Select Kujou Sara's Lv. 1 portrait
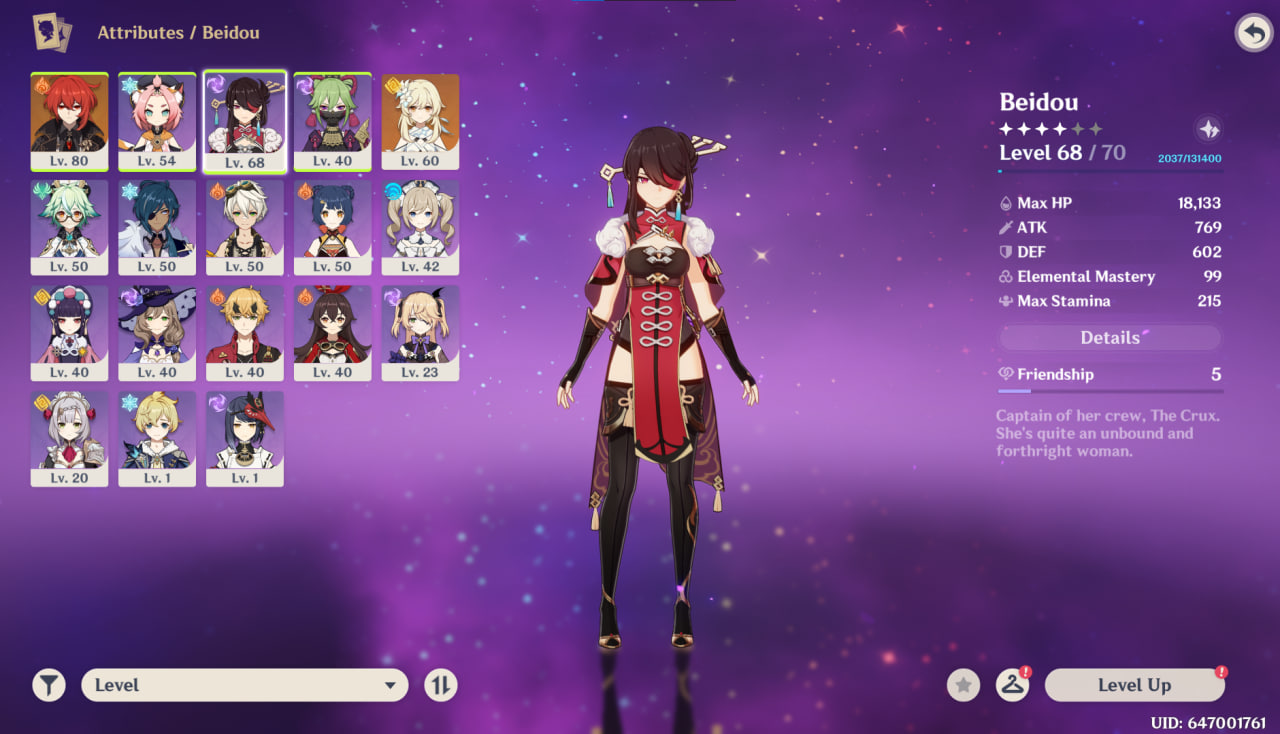The height and width of the screenshot is (734, 1280). [245, 439]
